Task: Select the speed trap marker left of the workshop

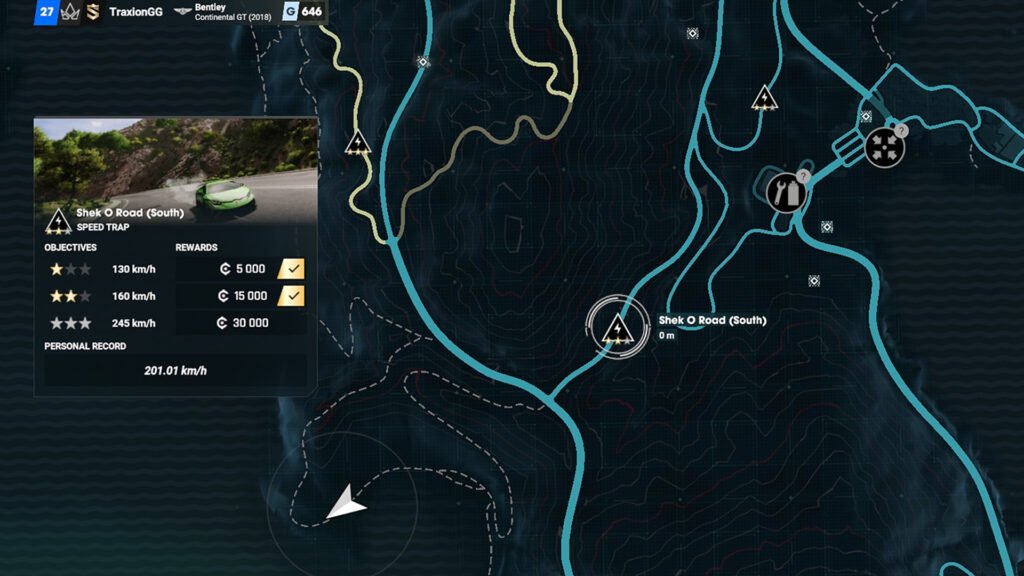Action: [x=765, y=98]
